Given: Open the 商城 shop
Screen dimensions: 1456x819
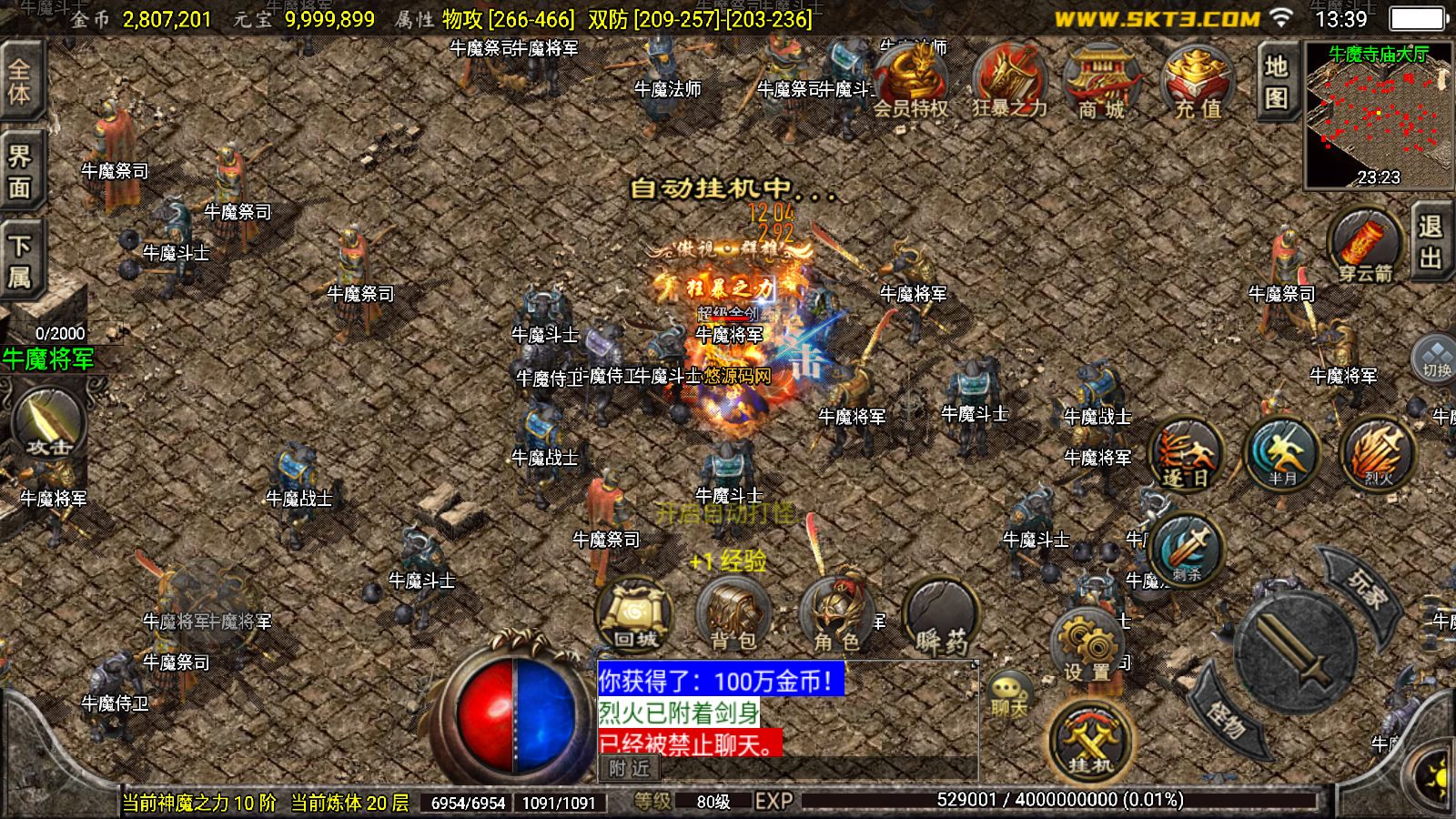Looking at the screenshot, I should pyautogui.click(x=1102, y=82).
